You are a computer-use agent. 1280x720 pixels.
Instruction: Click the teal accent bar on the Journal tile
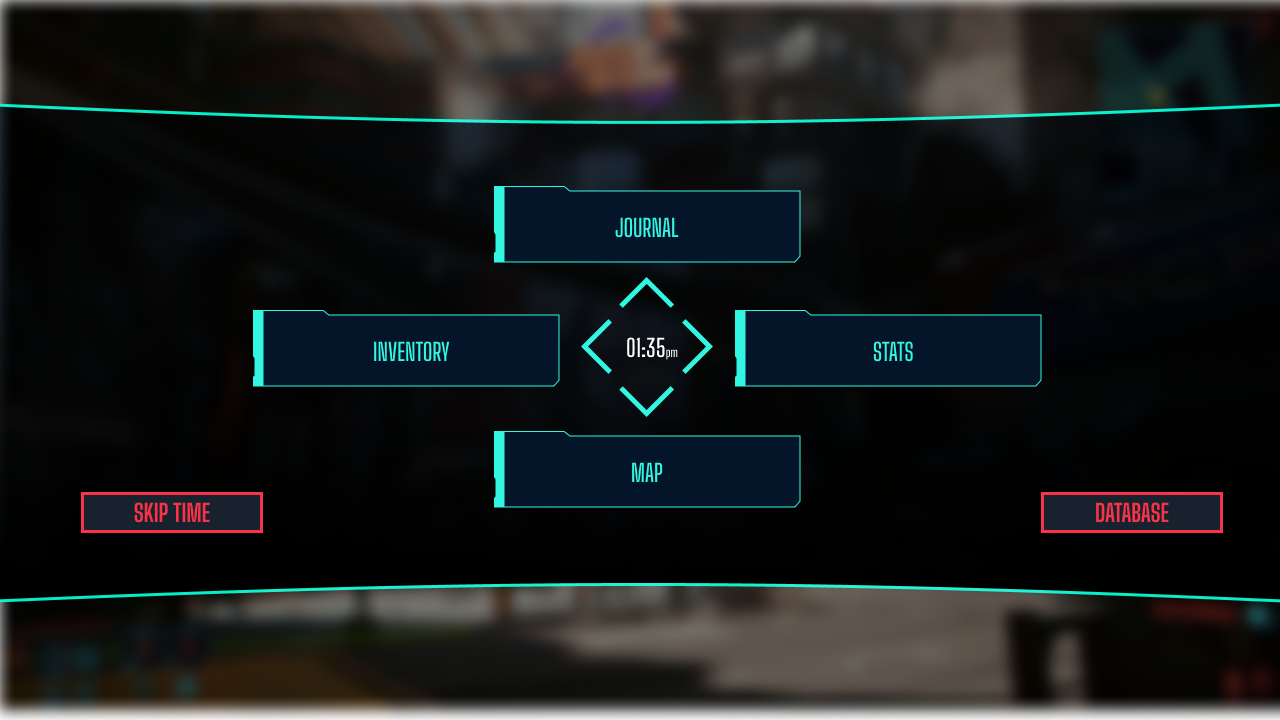498,224
